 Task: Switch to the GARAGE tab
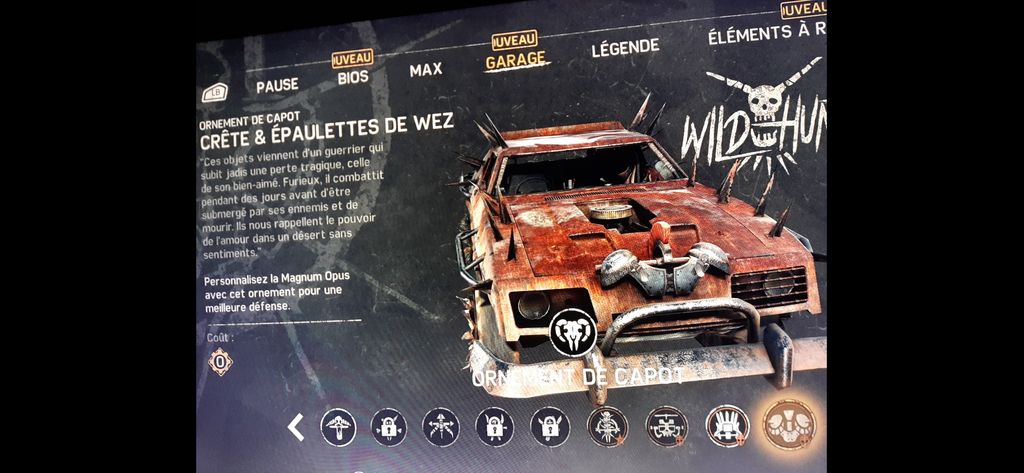click(516, 60)
